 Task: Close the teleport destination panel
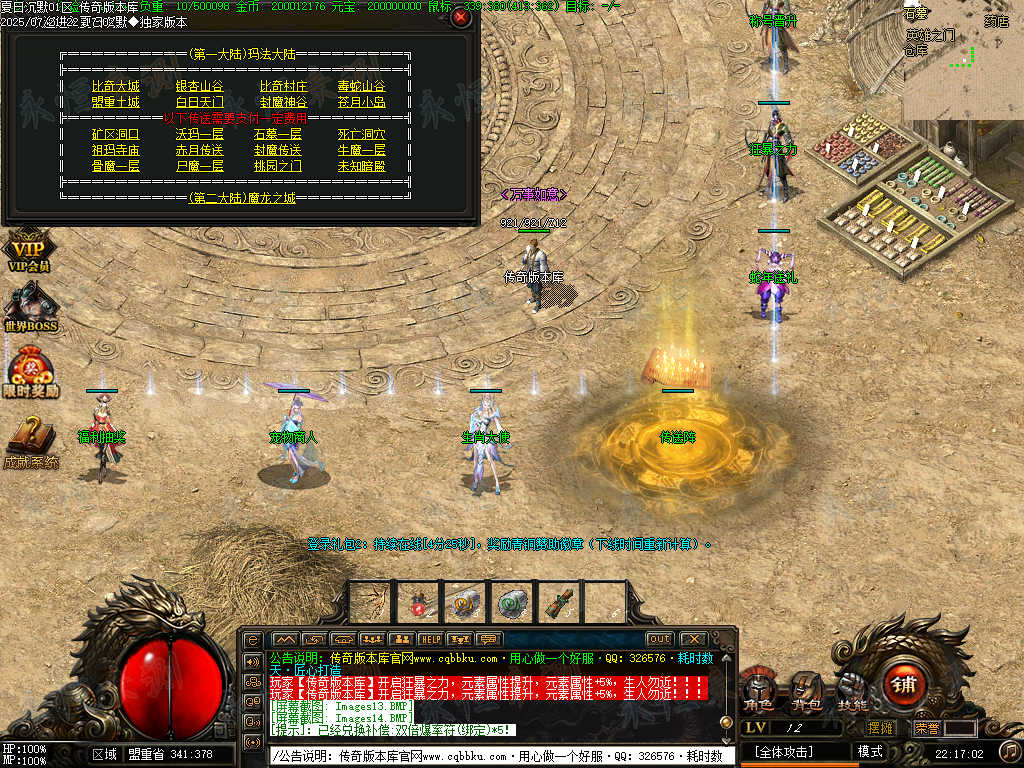[x=460, y=17]
